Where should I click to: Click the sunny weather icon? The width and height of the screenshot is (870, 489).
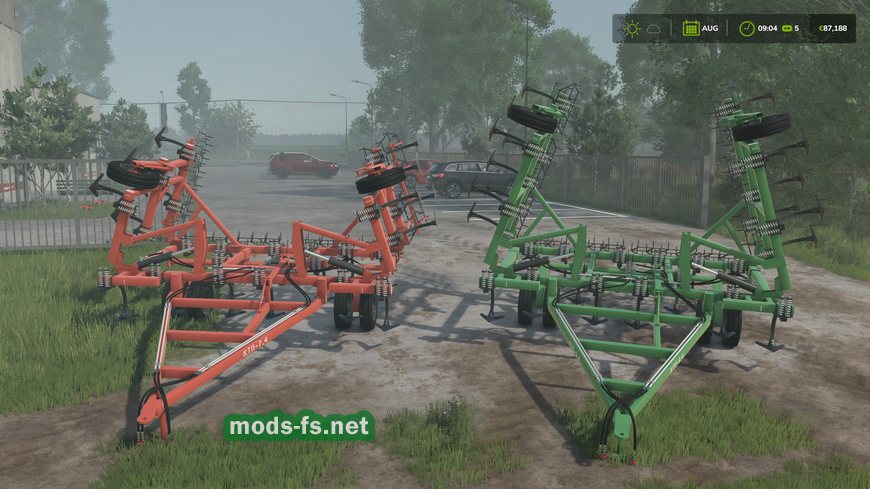(x=631, y=28)
